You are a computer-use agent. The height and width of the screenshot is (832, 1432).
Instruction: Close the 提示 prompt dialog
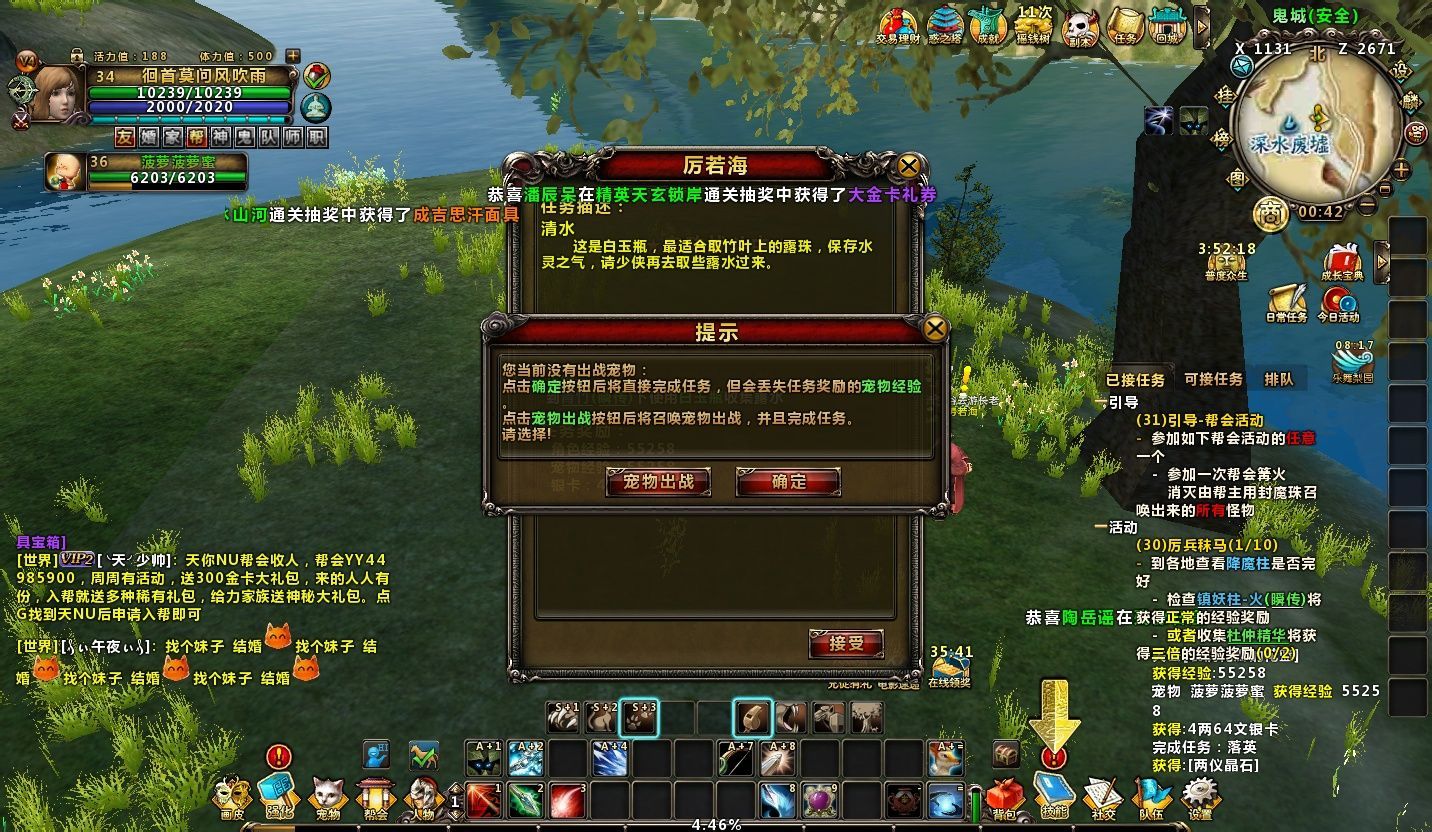click(935, 328)
